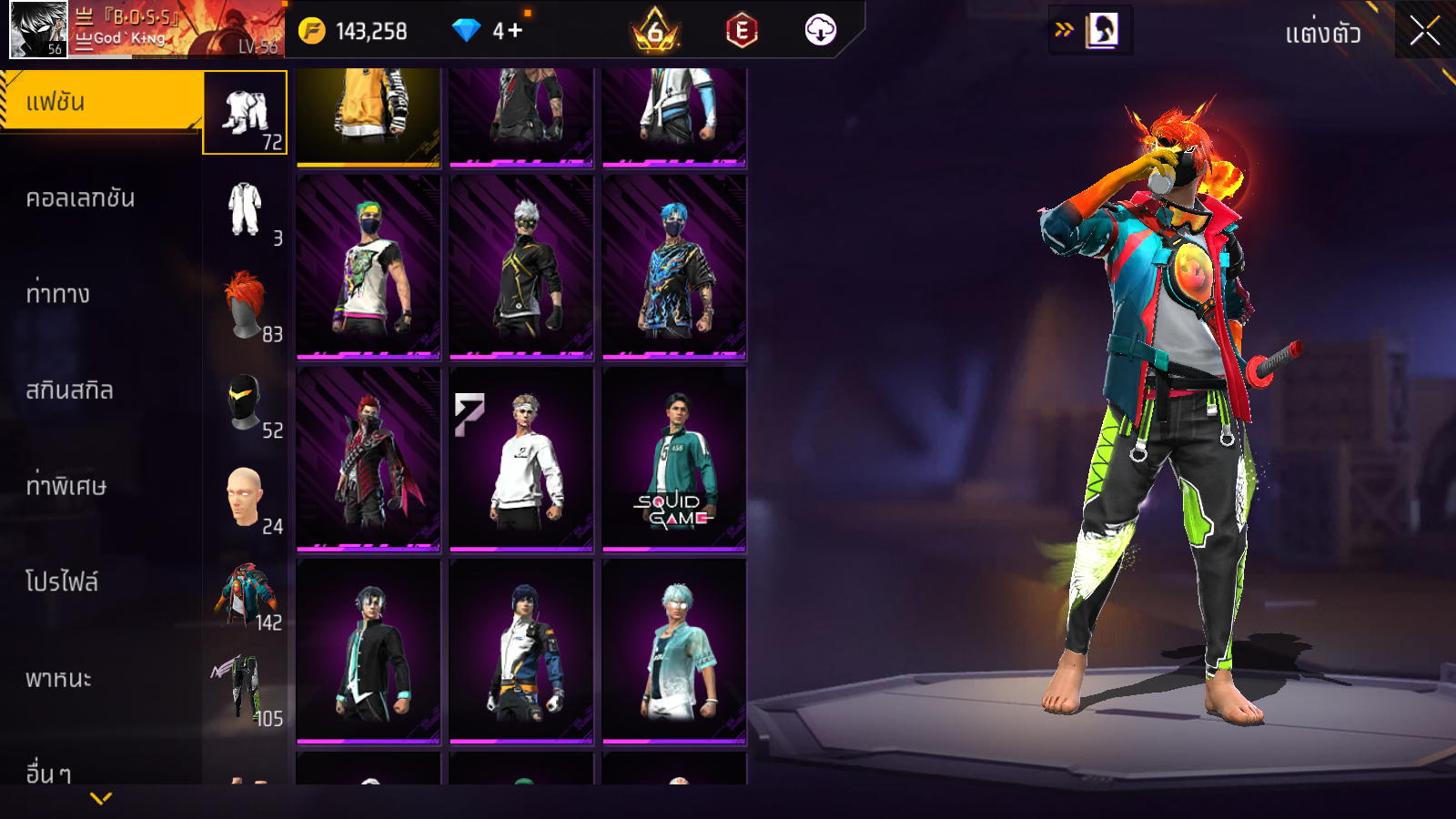The width and height of the screenshot is (1456, 819).
Task: Expand the tab list down arrow
Action: (101, 798)
